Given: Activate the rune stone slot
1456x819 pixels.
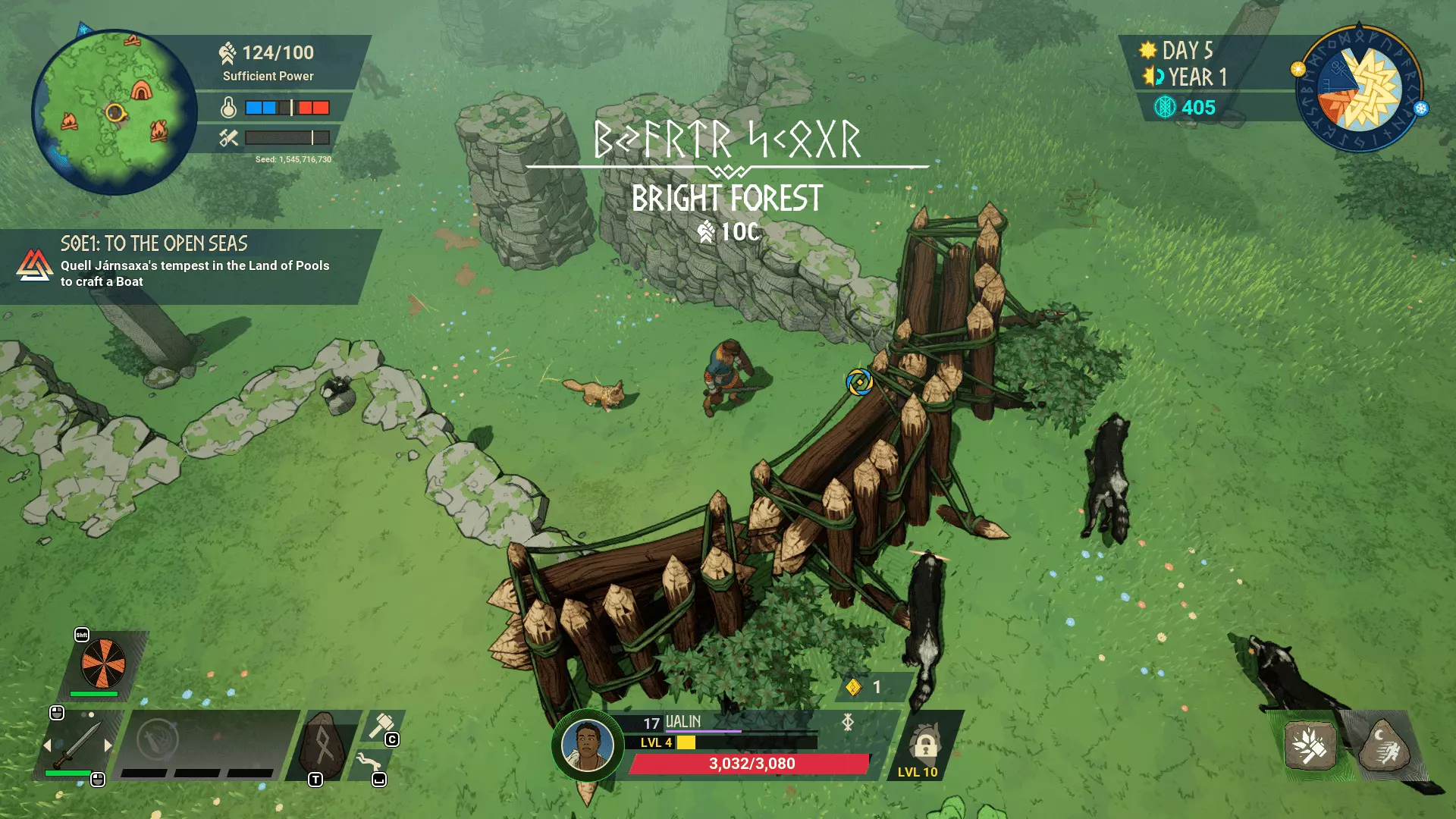Looking at the screenshot, I should coord(323,745).
